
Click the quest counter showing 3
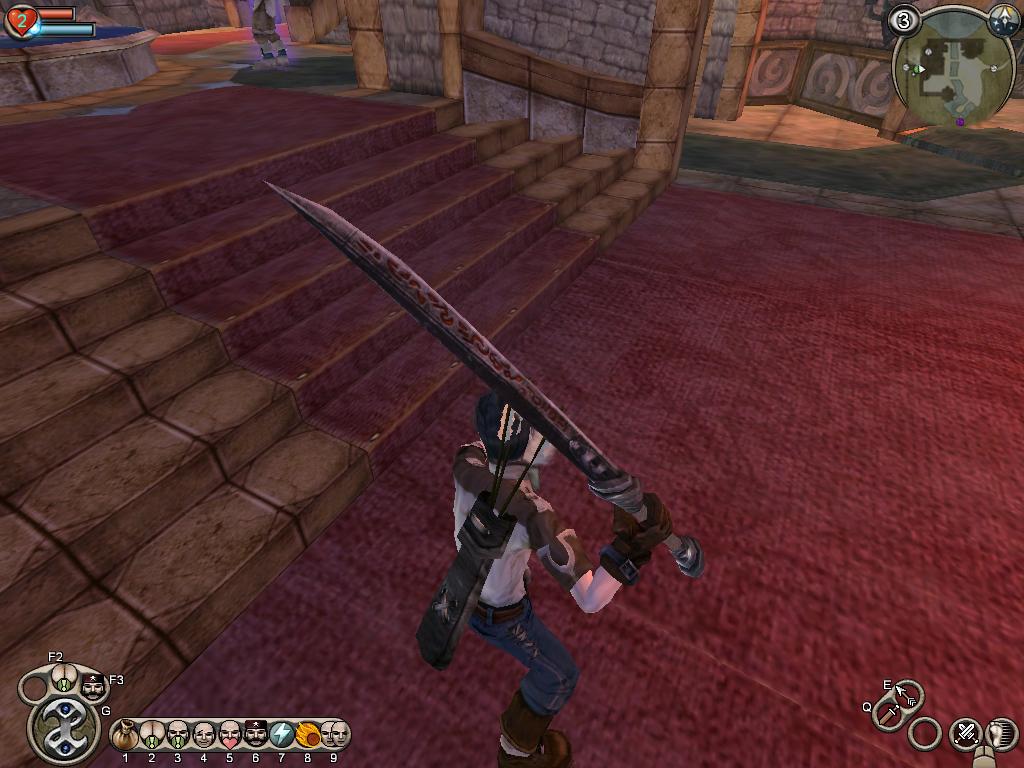(x=905, y=20)
